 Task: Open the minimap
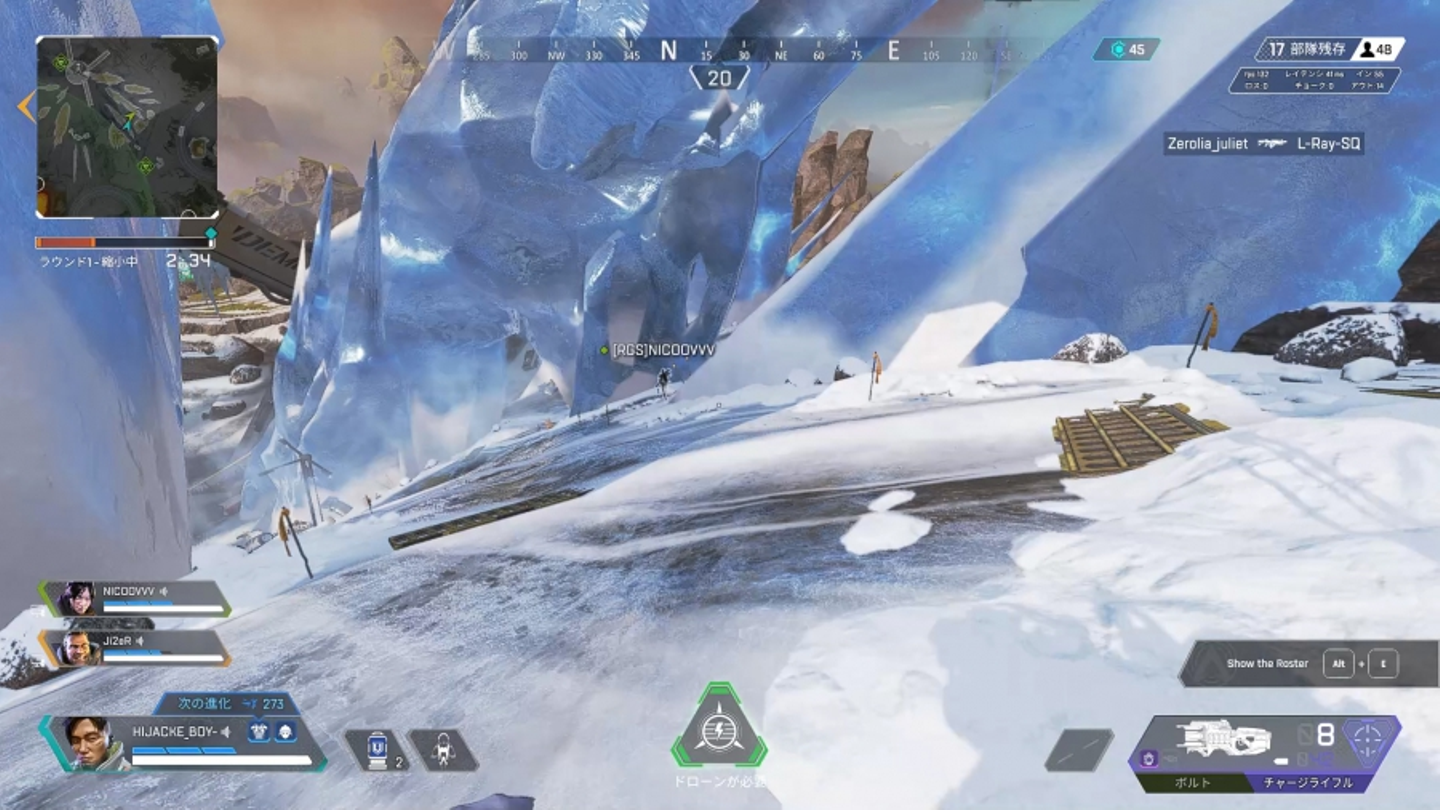127,127
